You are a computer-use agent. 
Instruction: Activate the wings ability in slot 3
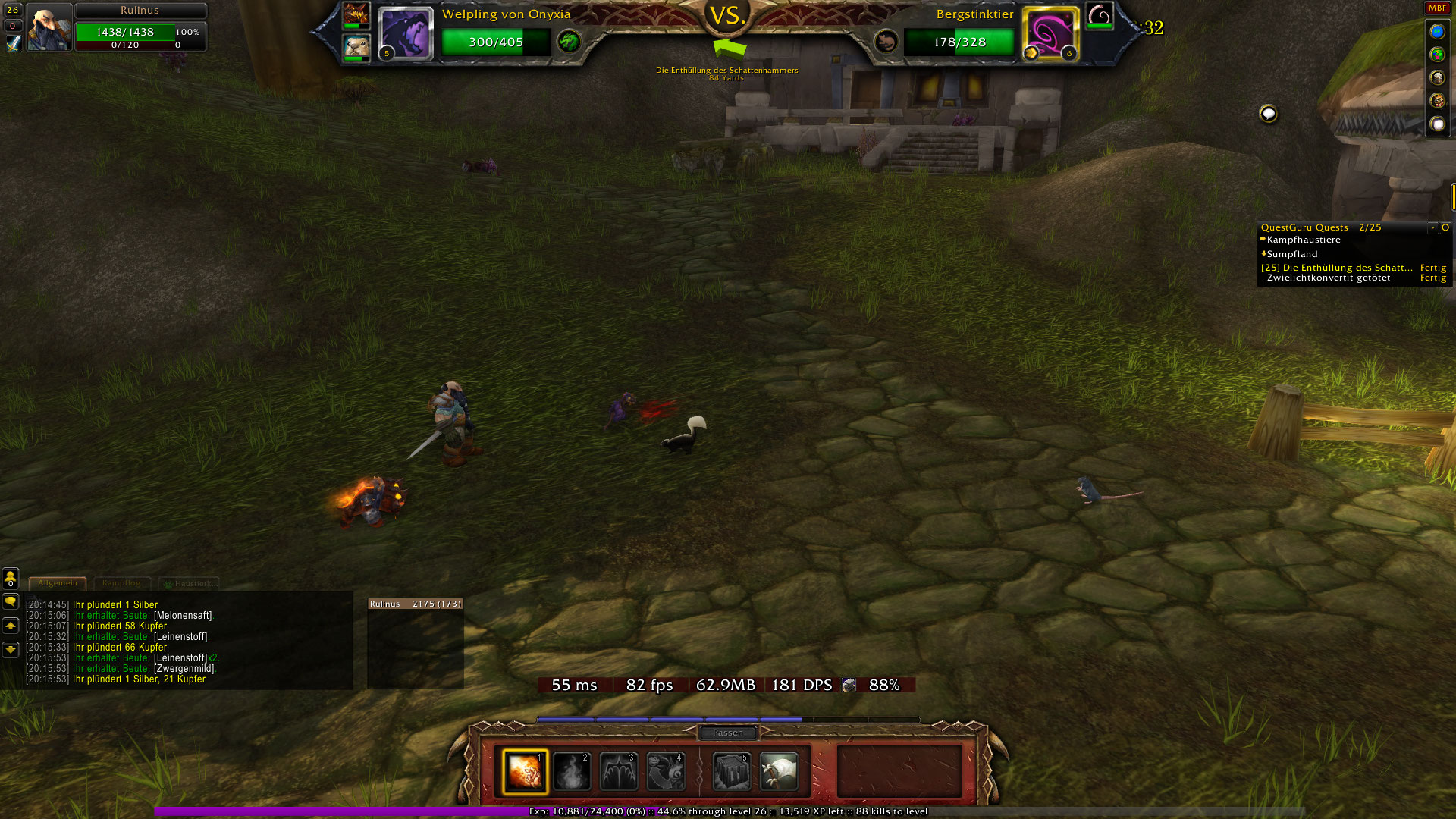point(619,771)
